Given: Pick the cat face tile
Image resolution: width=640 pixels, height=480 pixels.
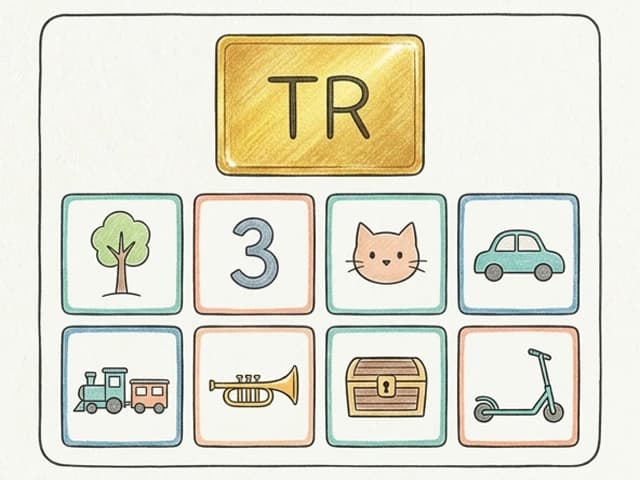Looking at the screenshot, I should point(386,254).
